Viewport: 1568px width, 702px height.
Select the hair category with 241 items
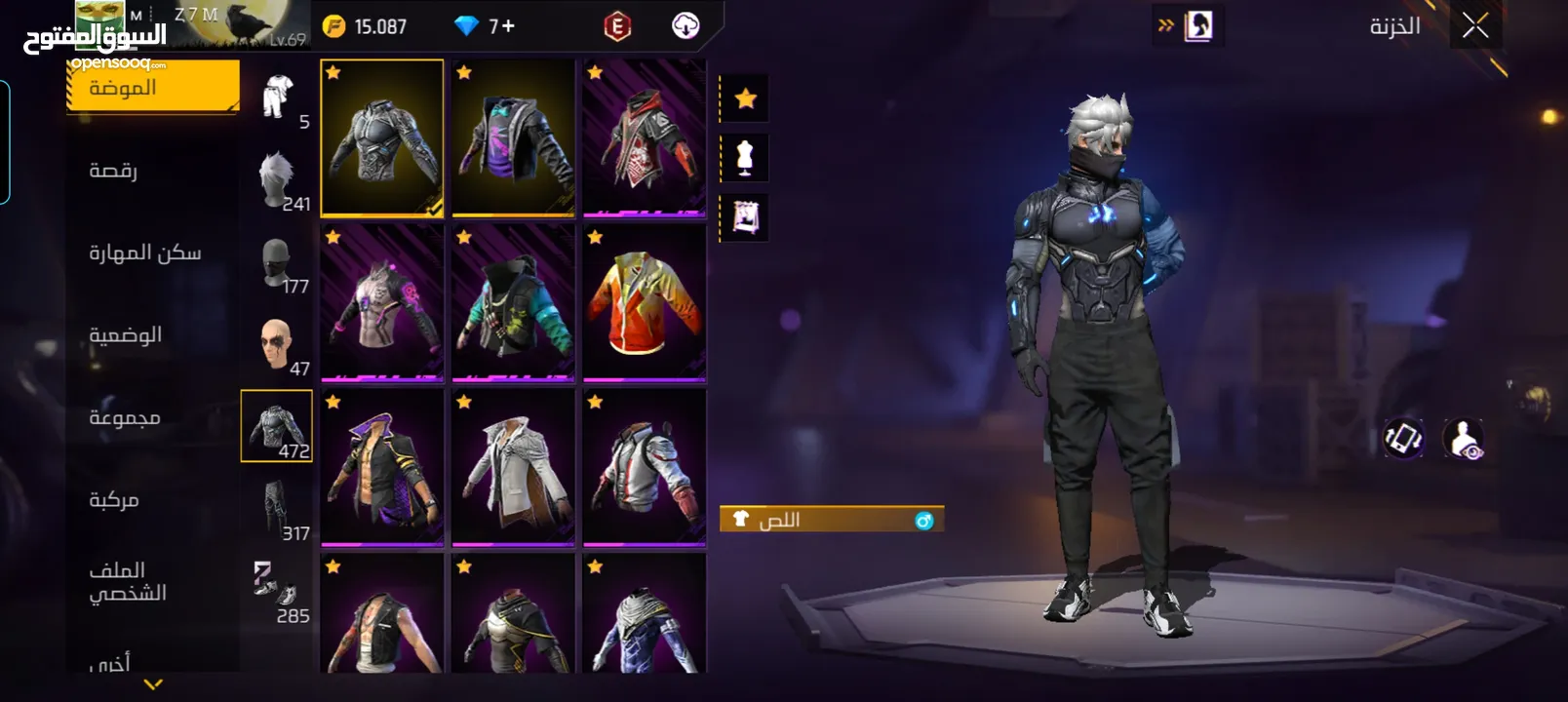(278, 179)
